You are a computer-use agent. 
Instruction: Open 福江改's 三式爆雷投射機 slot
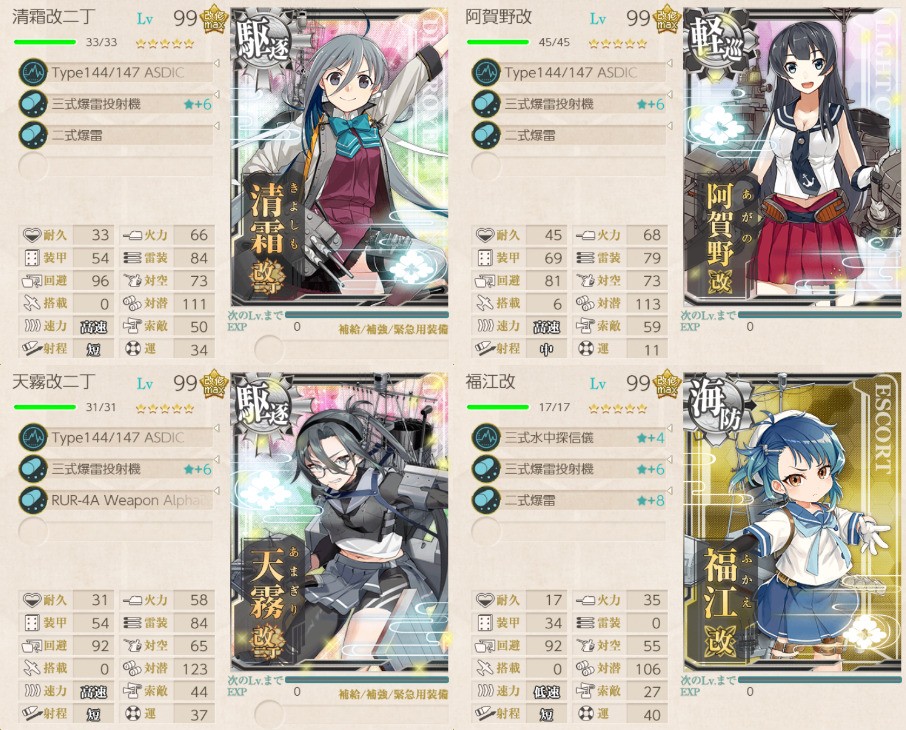point(568,469)
